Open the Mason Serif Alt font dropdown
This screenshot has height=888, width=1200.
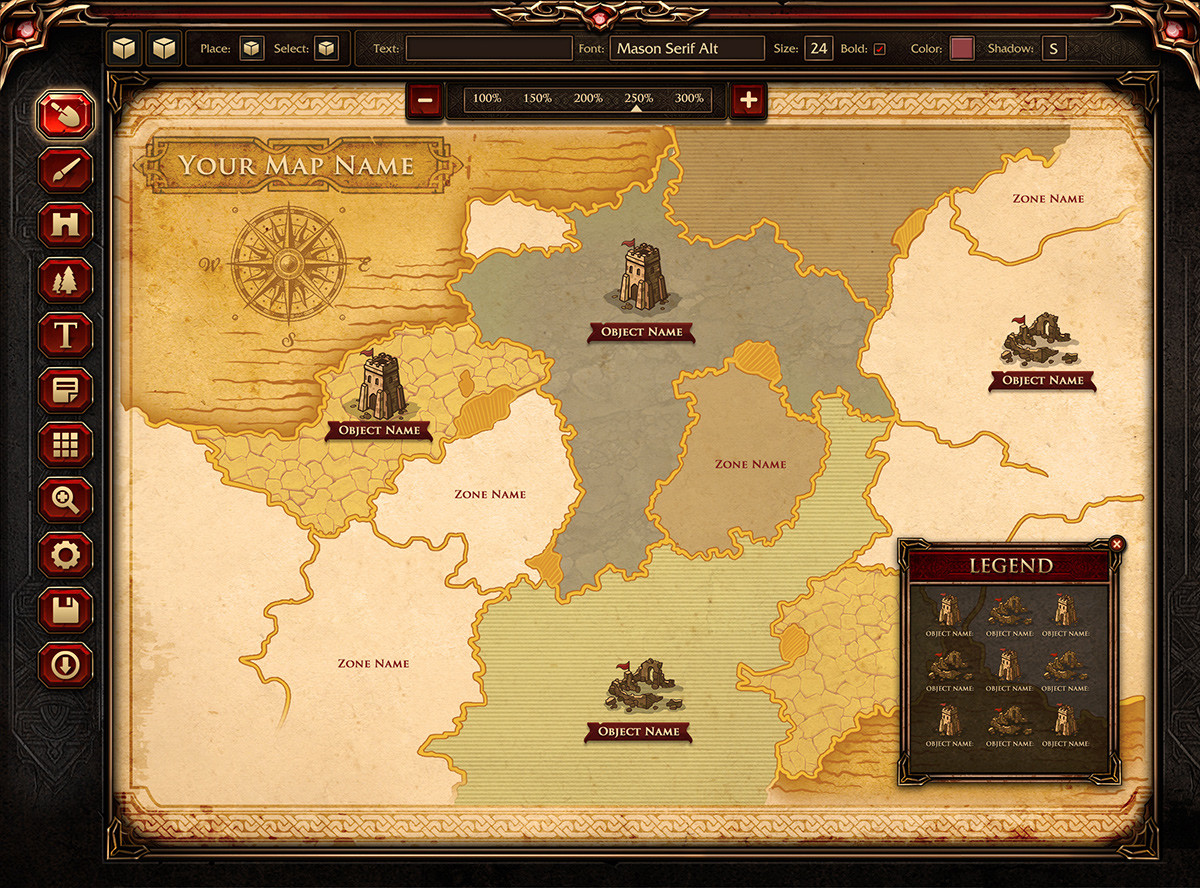coord(686,48)
